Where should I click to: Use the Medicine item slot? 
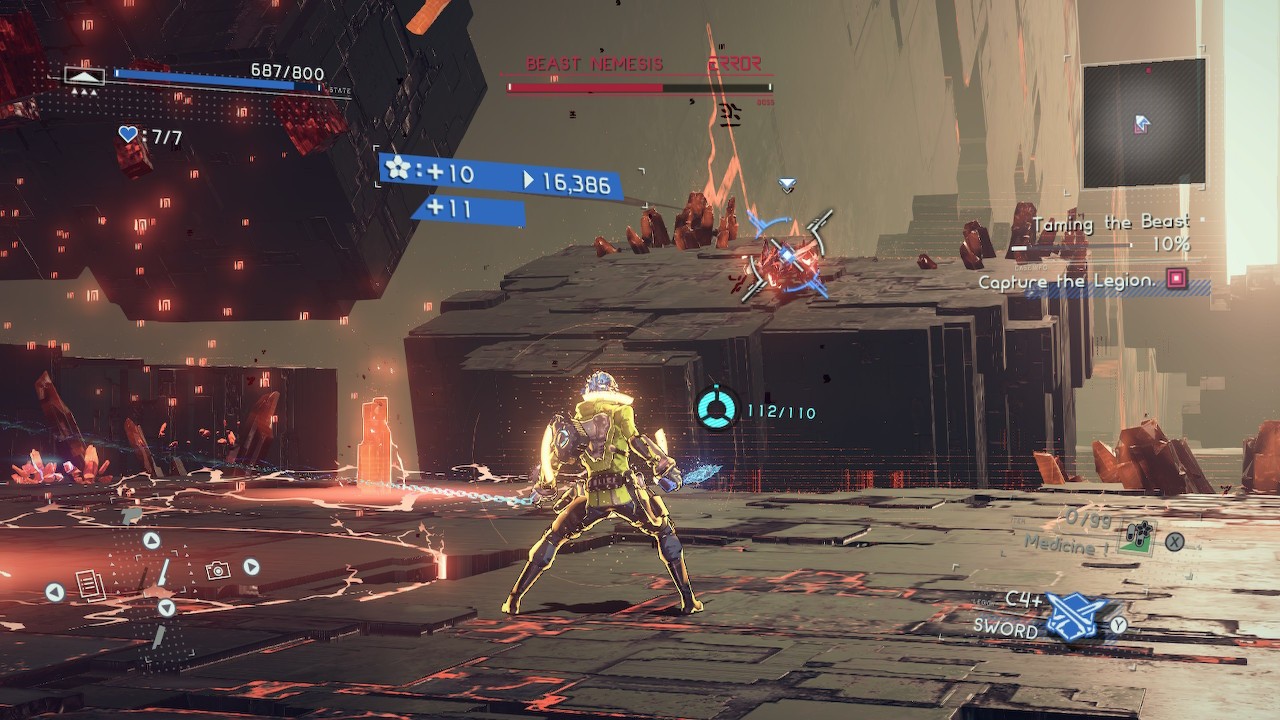click(x=1137, y=540)
